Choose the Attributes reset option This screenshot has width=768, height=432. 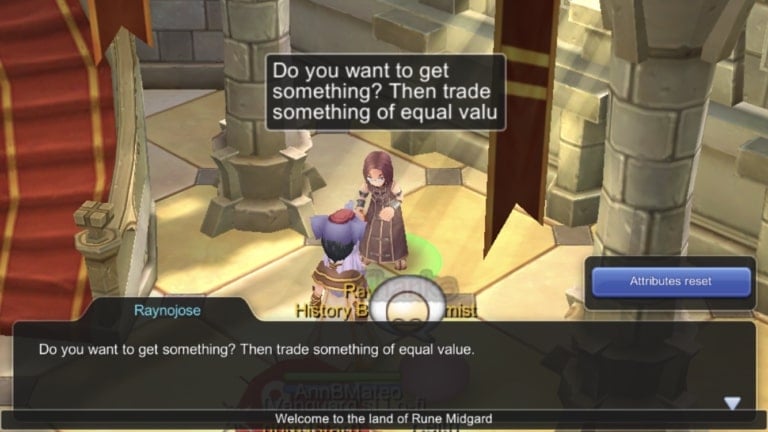click(670, 282)
